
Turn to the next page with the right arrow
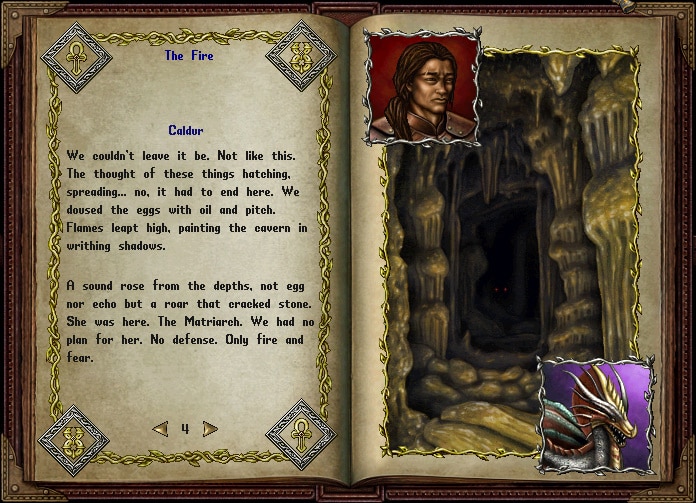[210, 429]
